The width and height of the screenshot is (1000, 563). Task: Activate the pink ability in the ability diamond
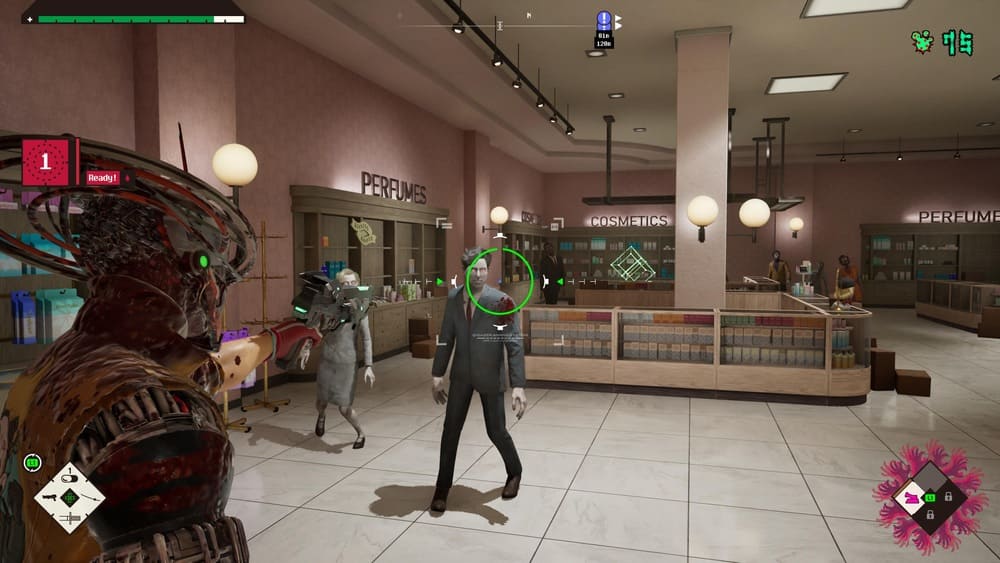pyautogui.click(x=912, y=497)
